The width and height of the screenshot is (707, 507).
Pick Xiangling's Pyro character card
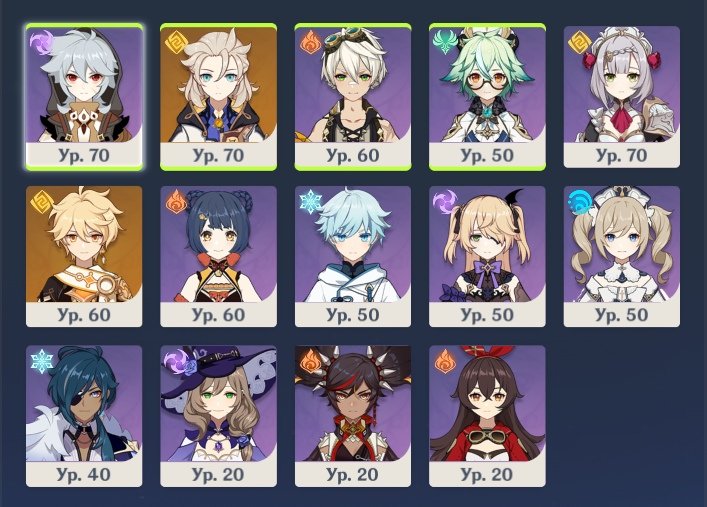point(218,256)
